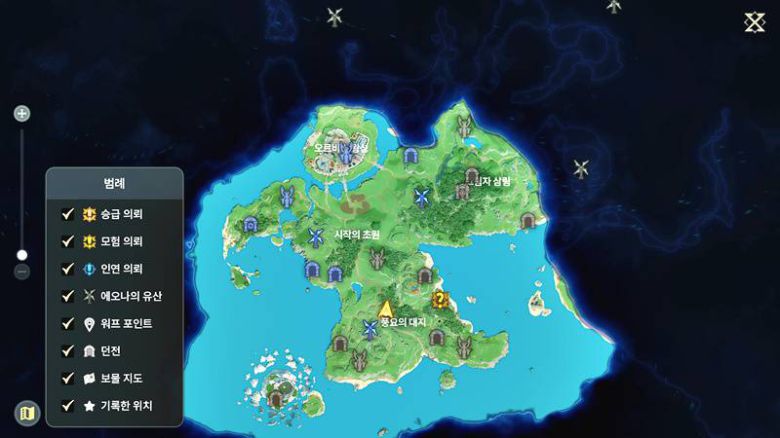This screenshot has width=780, height=438.
Task: Hide 에오나의 유산 markers
Action: (x=68, y=296)
